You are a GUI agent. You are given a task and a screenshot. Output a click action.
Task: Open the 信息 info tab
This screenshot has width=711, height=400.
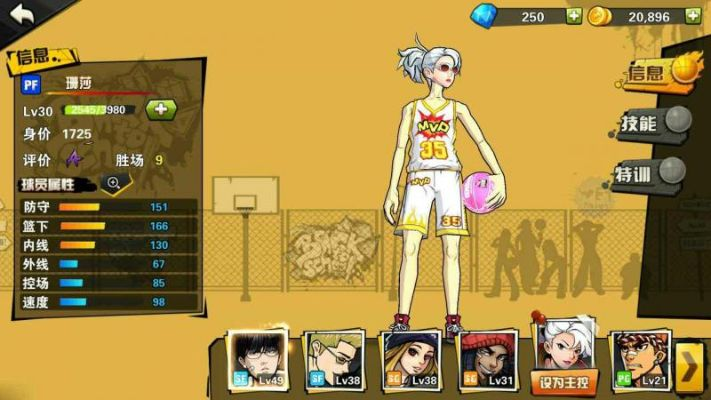point(657,72)
